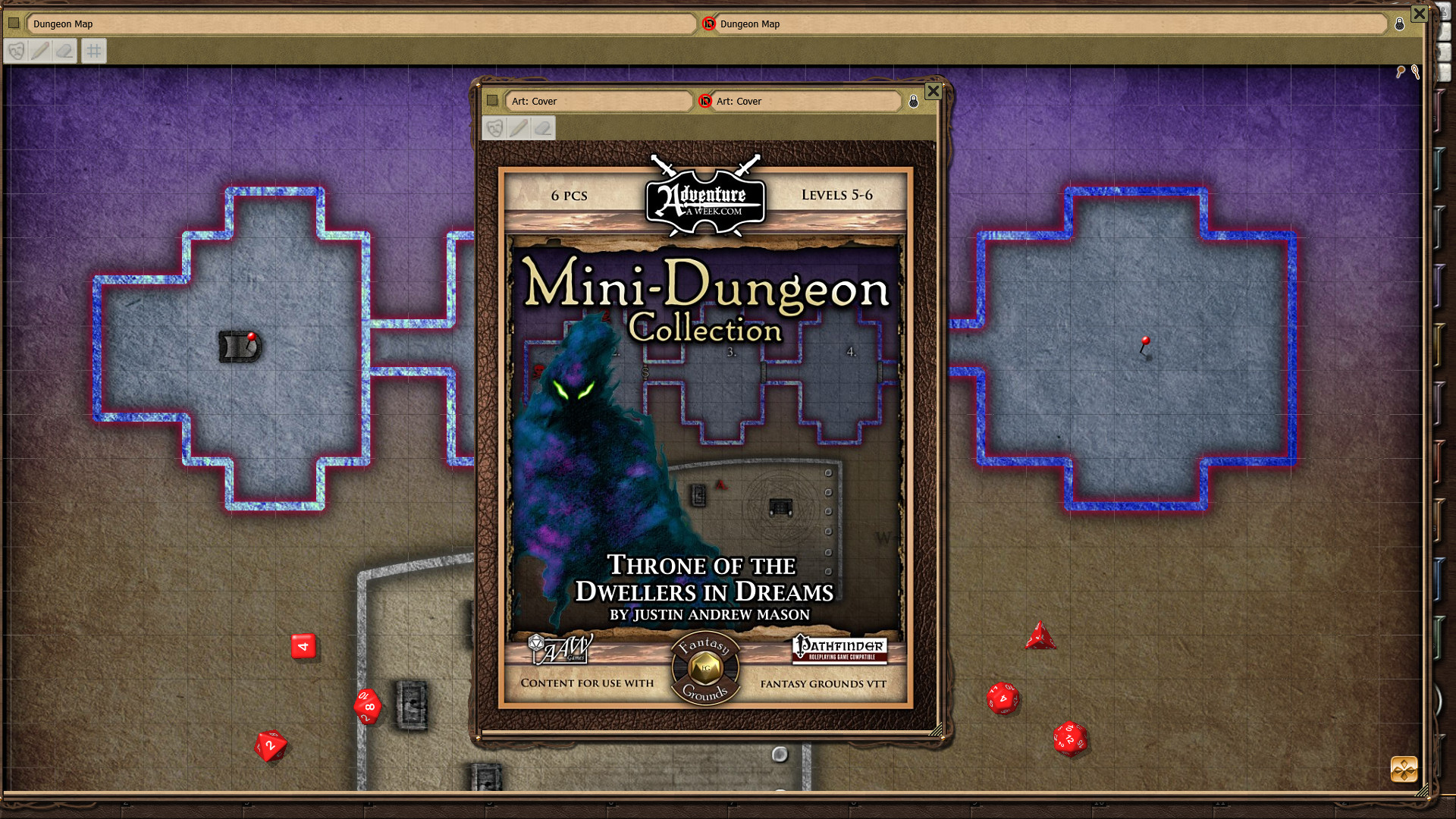Click the Dungeon Map title label
This screenshot has height=819, width=1456.
pos(62,24)
